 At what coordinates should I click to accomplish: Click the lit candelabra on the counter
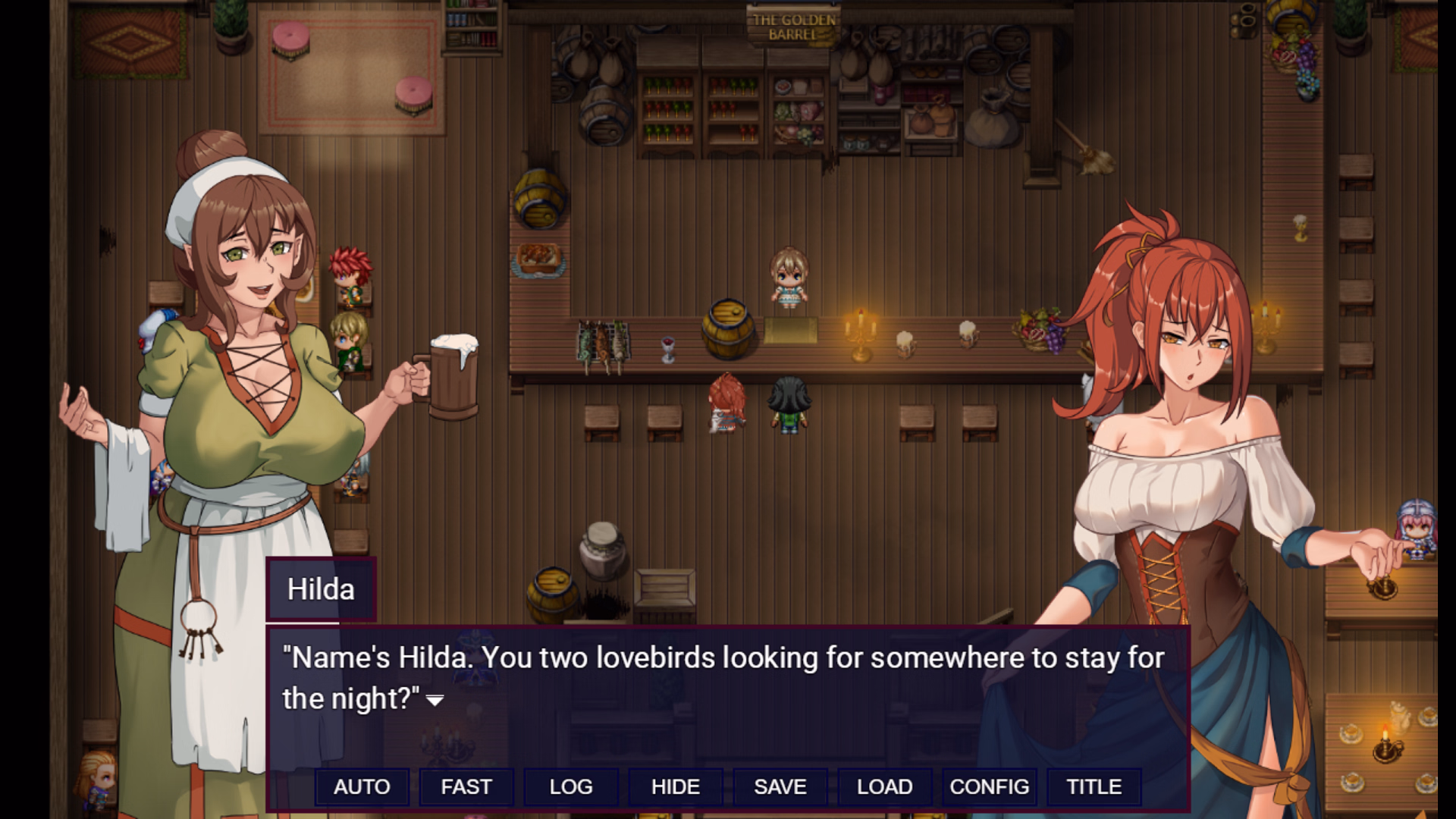click(x=861, y=334)
